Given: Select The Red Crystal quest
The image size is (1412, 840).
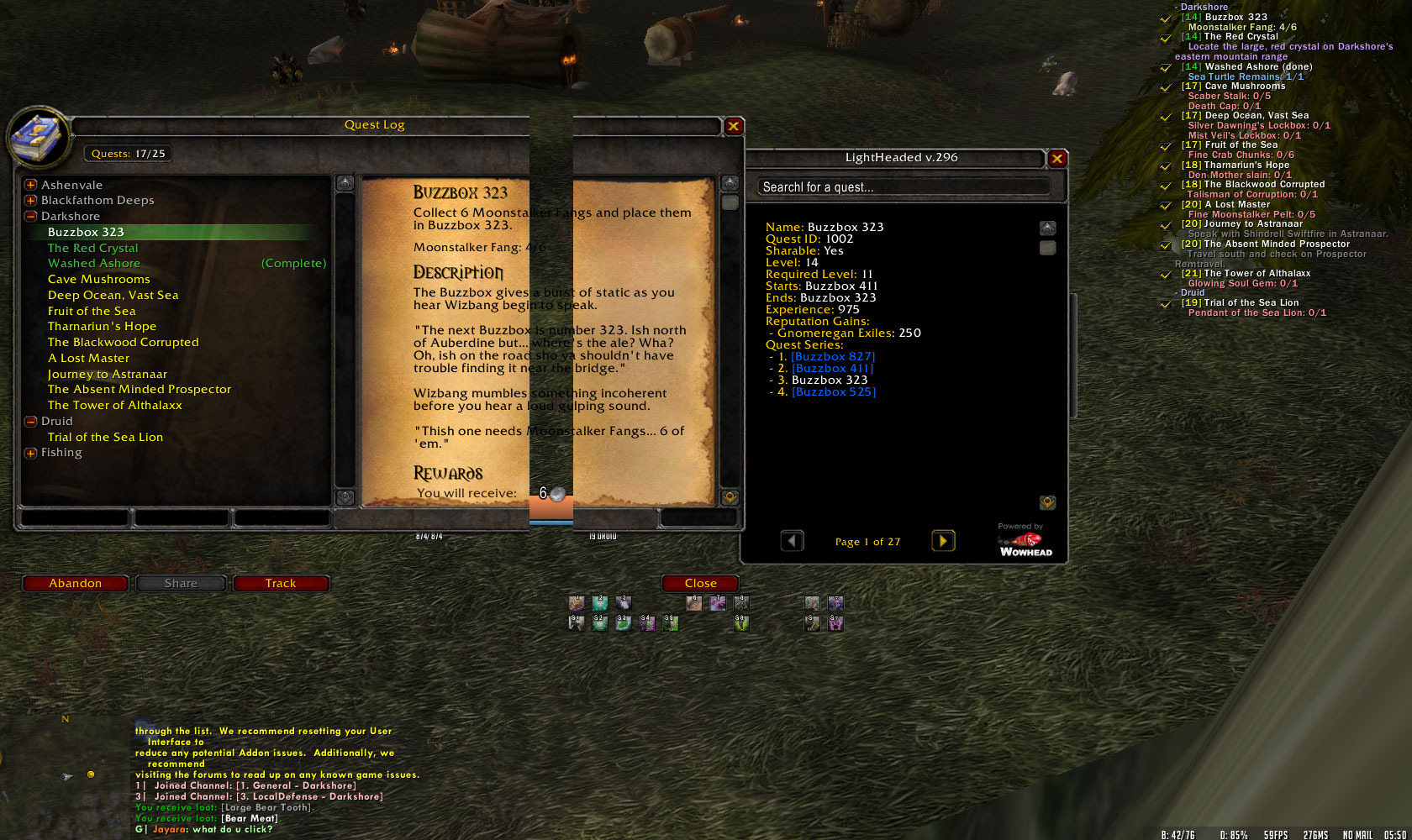Looking at the screenshot, I should coord(93,248).
